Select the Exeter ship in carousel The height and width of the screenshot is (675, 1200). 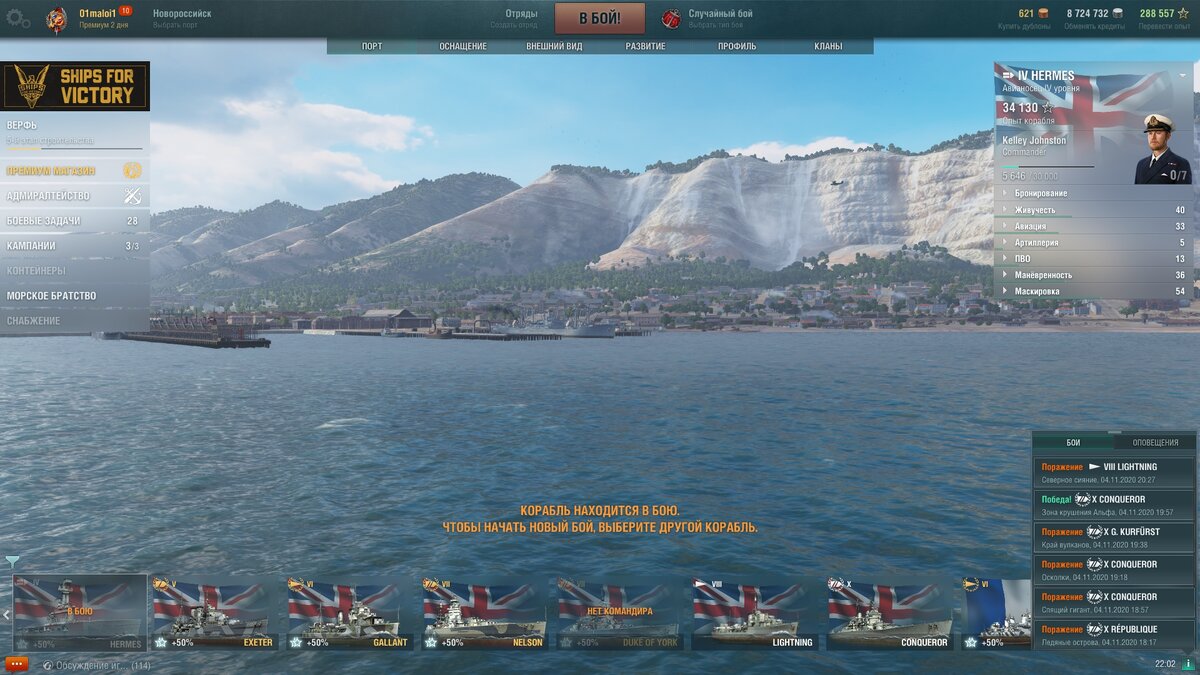coord(214,614)
